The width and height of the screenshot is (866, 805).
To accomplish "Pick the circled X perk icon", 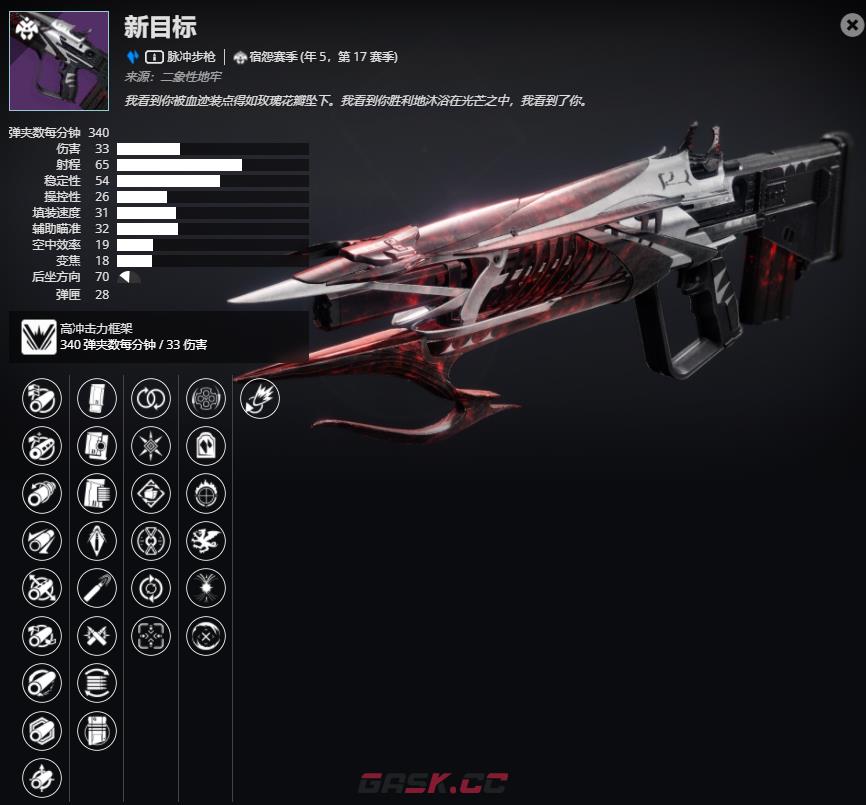I will click(x=206, y=635).
